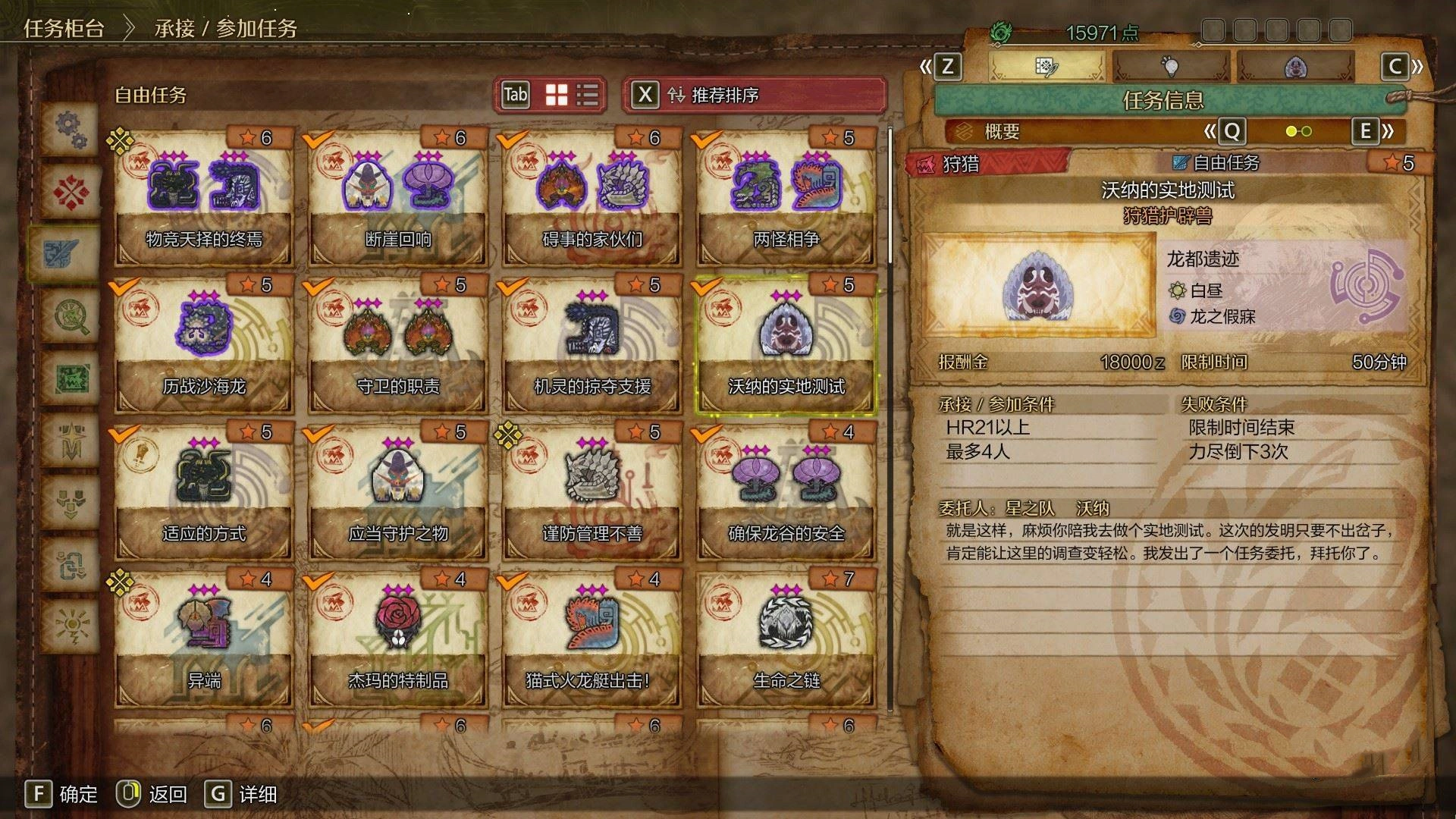Pick the 历战沙海龙 quest tile
The height and width of the screenshot is (819, 1456).
(203, 346)
